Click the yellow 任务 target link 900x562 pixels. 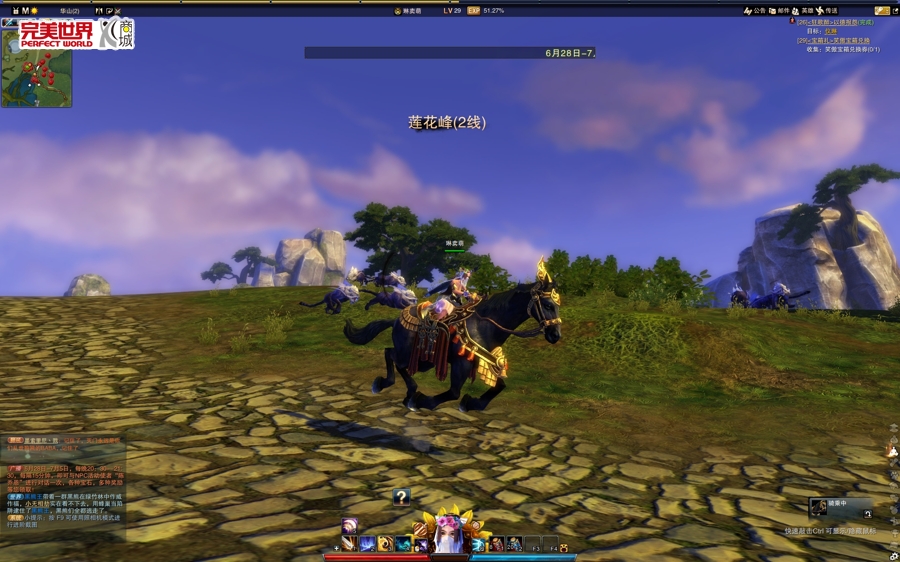pos(830,31)
